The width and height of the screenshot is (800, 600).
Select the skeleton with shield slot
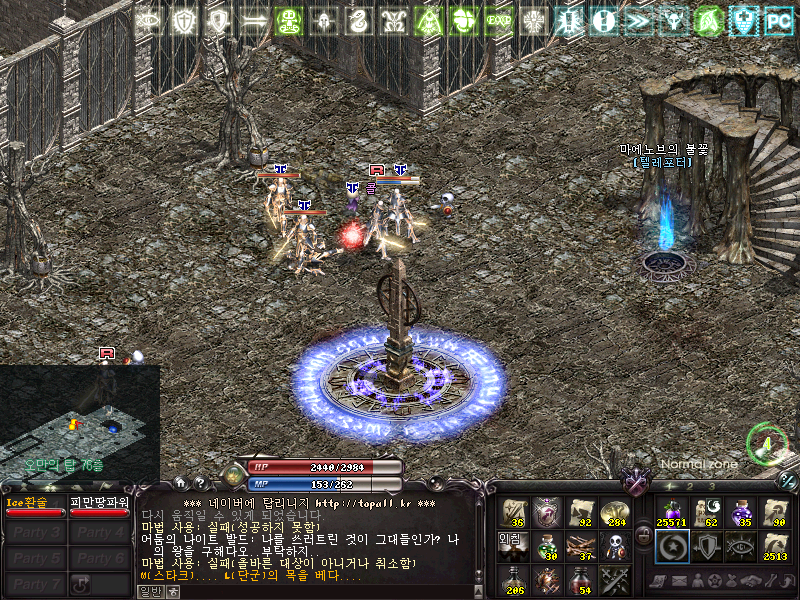[614, 546]
